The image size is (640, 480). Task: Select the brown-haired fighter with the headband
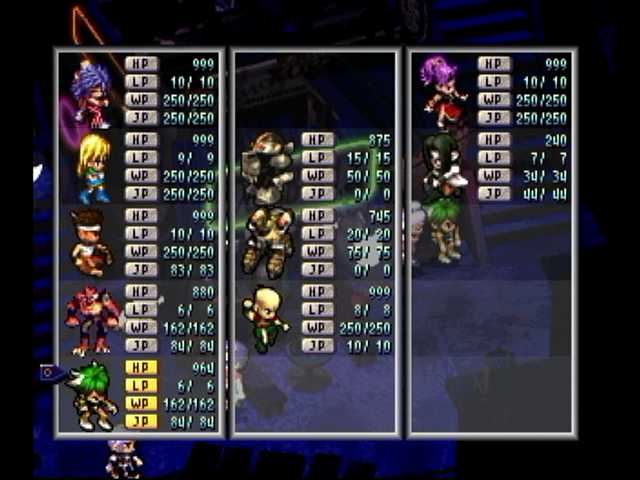[90, 243]
